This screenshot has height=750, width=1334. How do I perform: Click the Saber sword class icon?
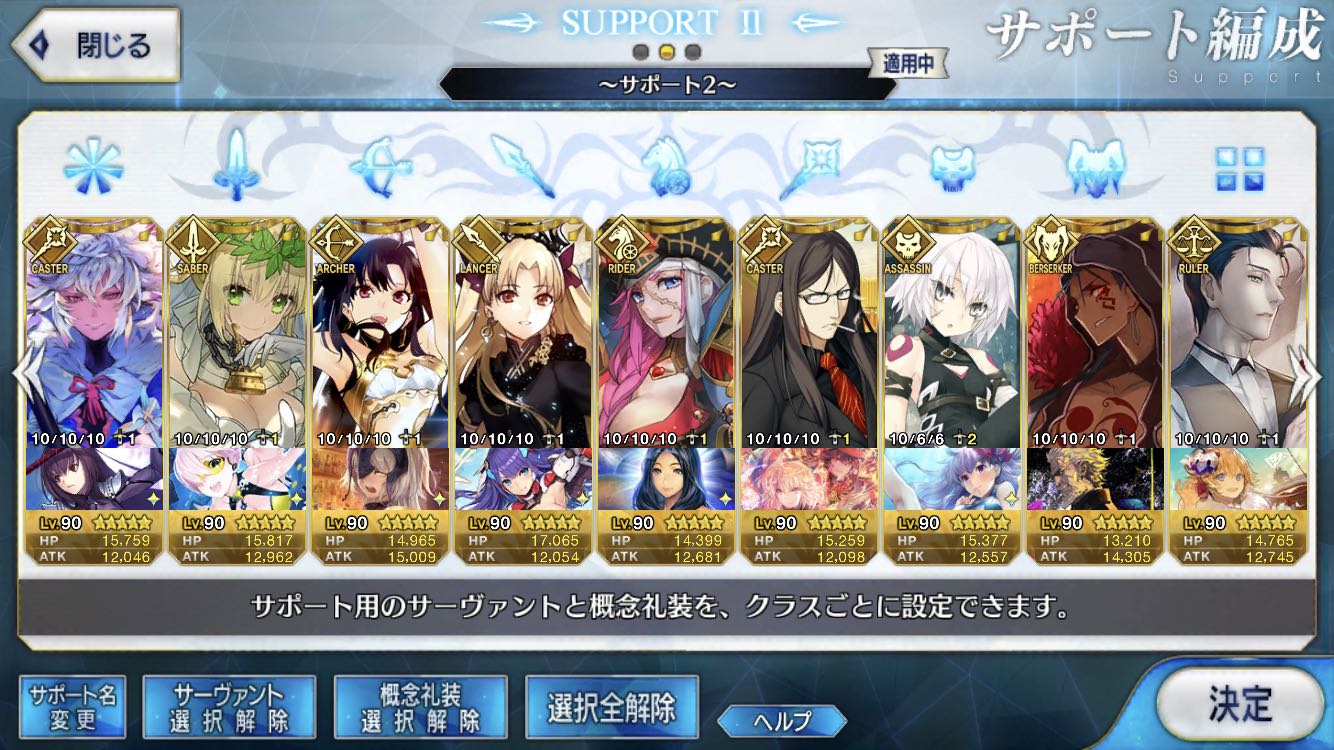pos(236,166)
